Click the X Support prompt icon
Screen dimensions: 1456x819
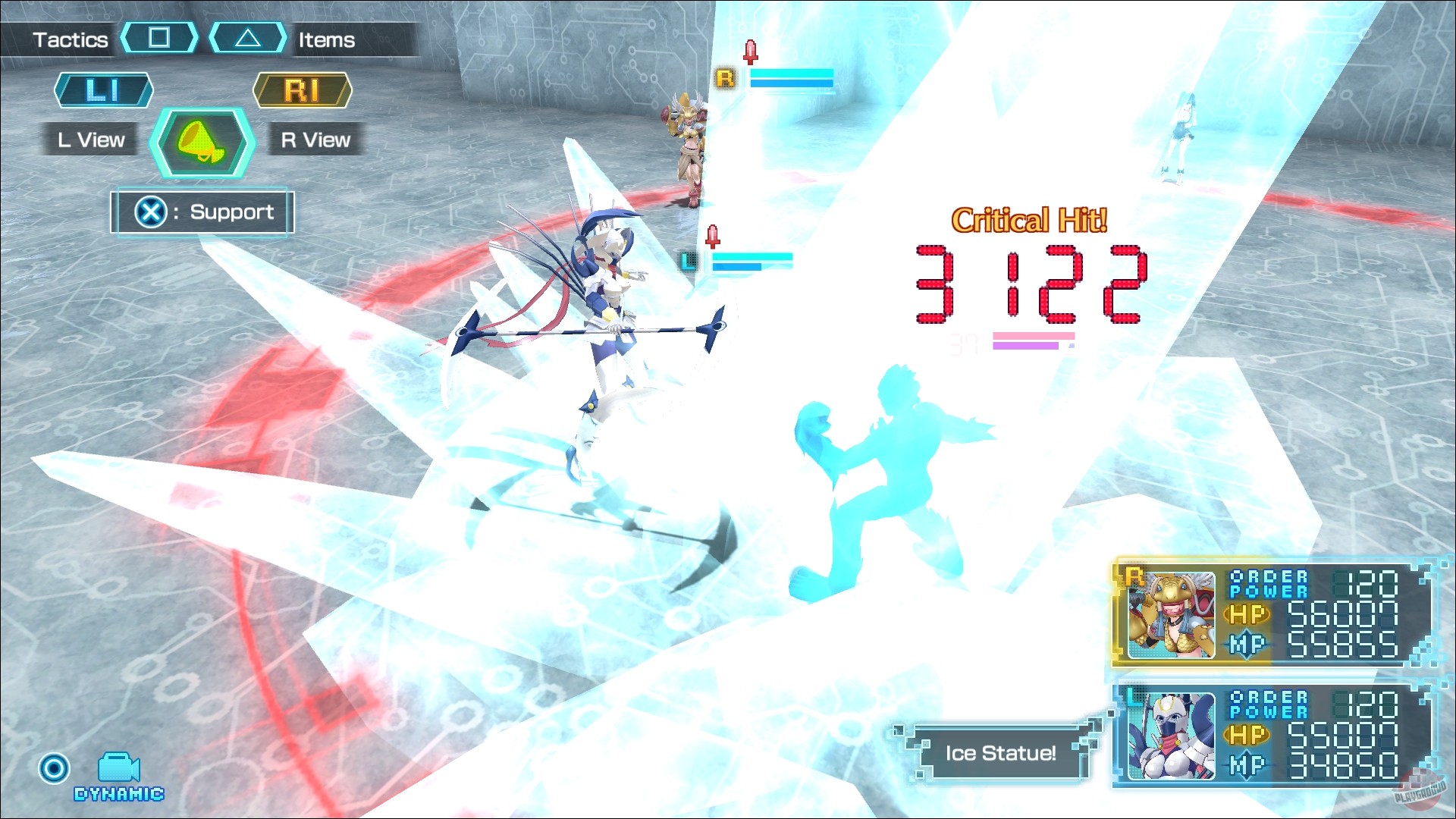152,212
